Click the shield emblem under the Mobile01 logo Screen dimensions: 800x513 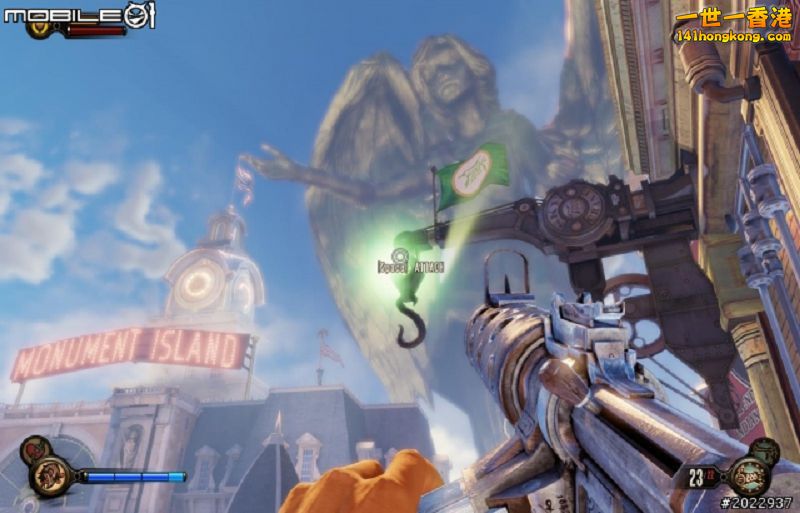(x=40, y=30)
